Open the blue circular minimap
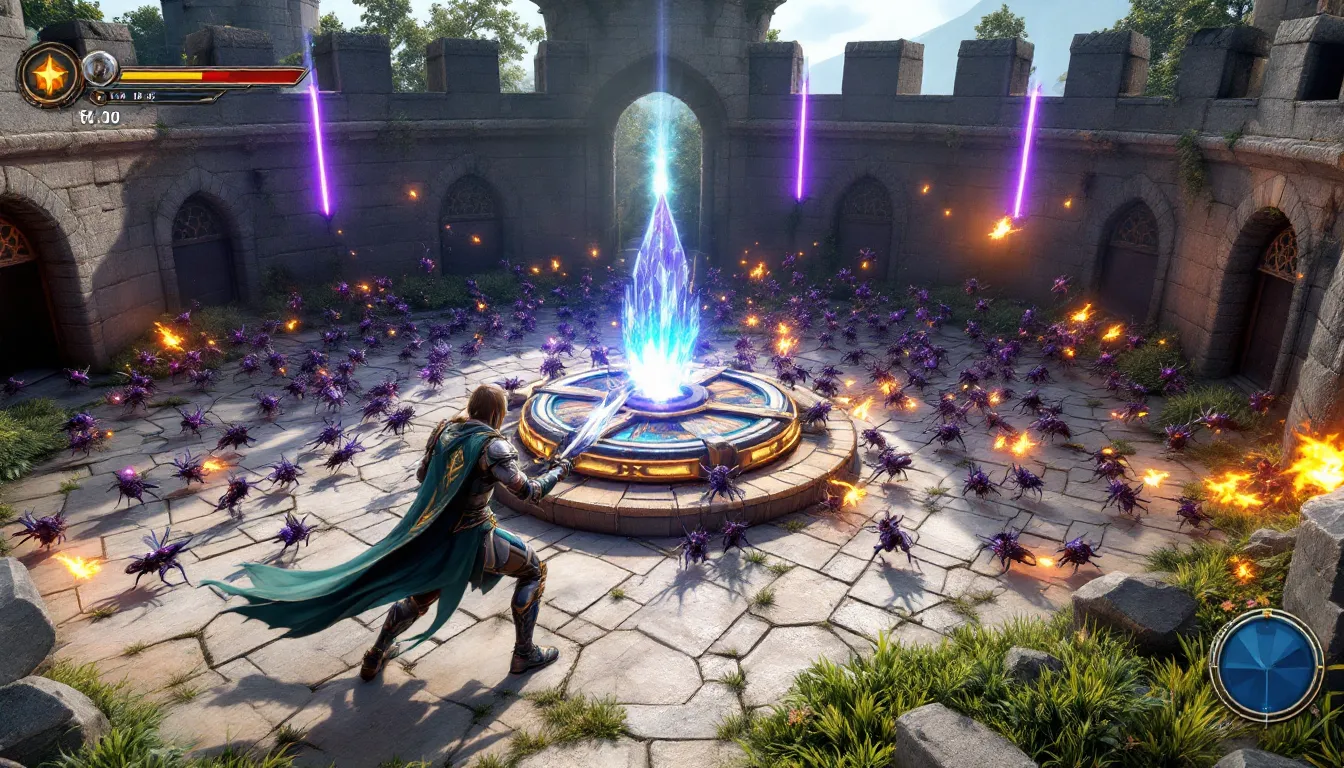This screenshot has height=768, width=1344. point(1266,664)
